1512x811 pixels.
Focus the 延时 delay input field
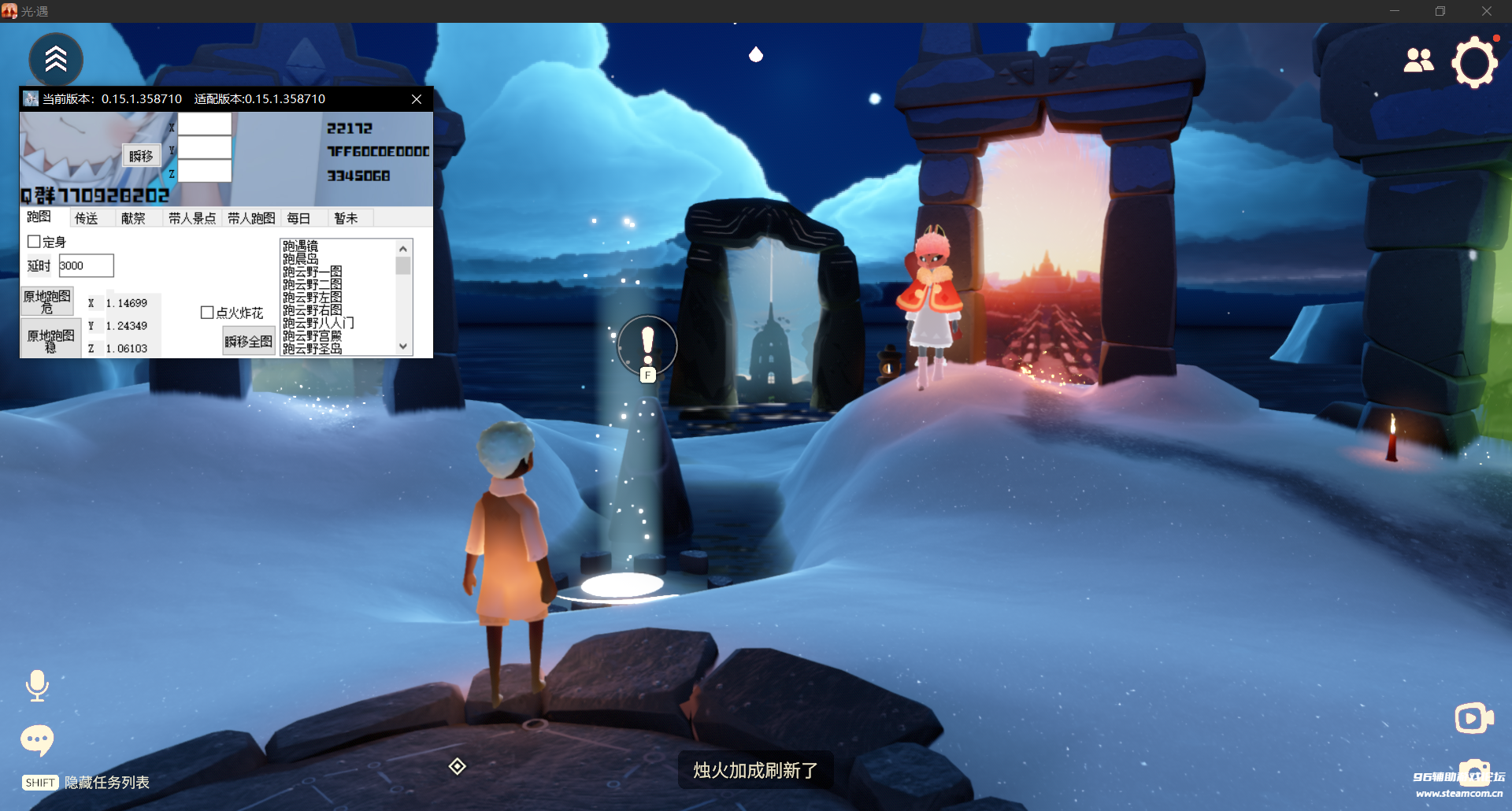point(86,265)
